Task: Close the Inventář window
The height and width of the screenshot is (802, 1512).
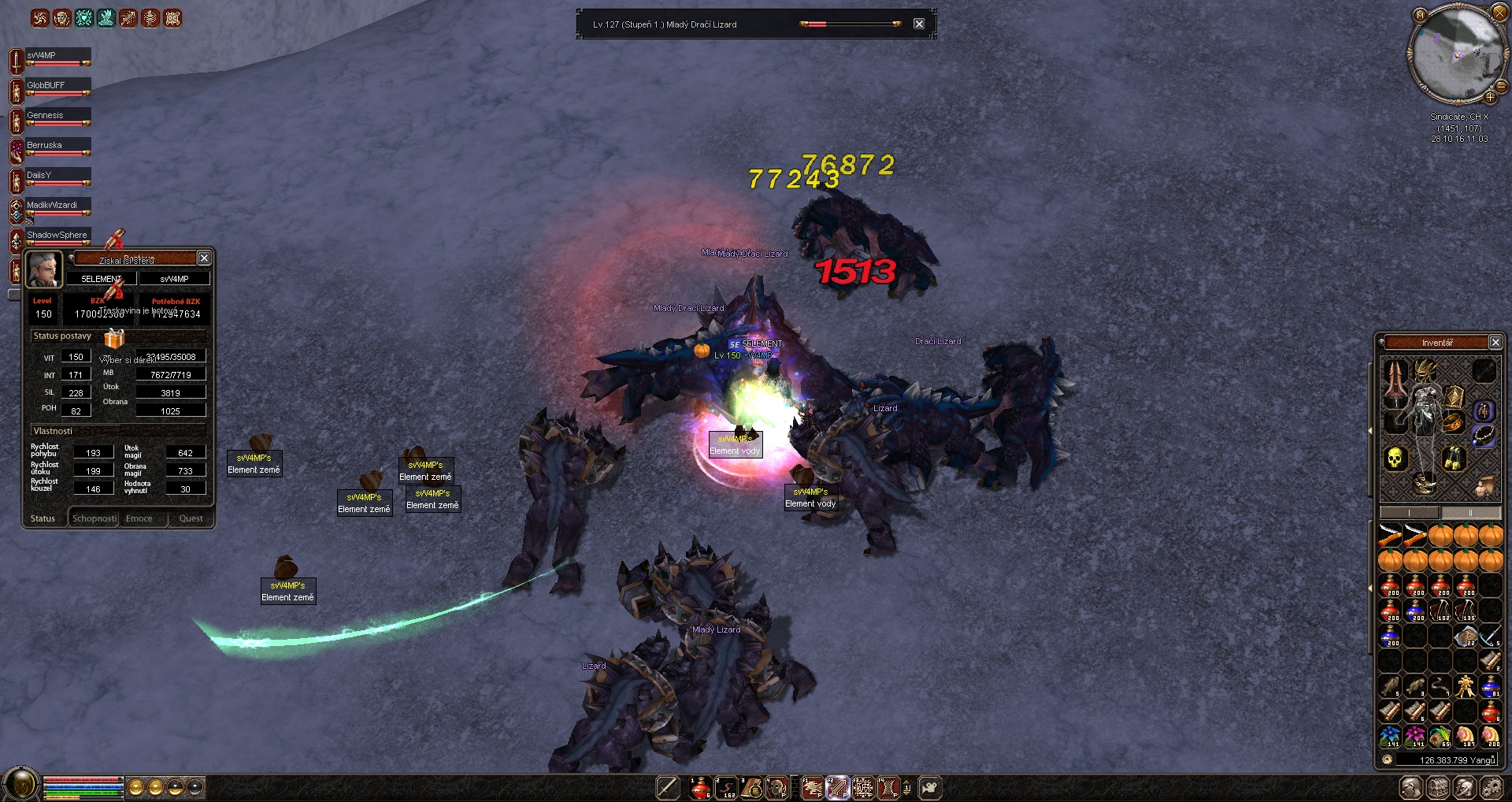Action: (1495, 342)
